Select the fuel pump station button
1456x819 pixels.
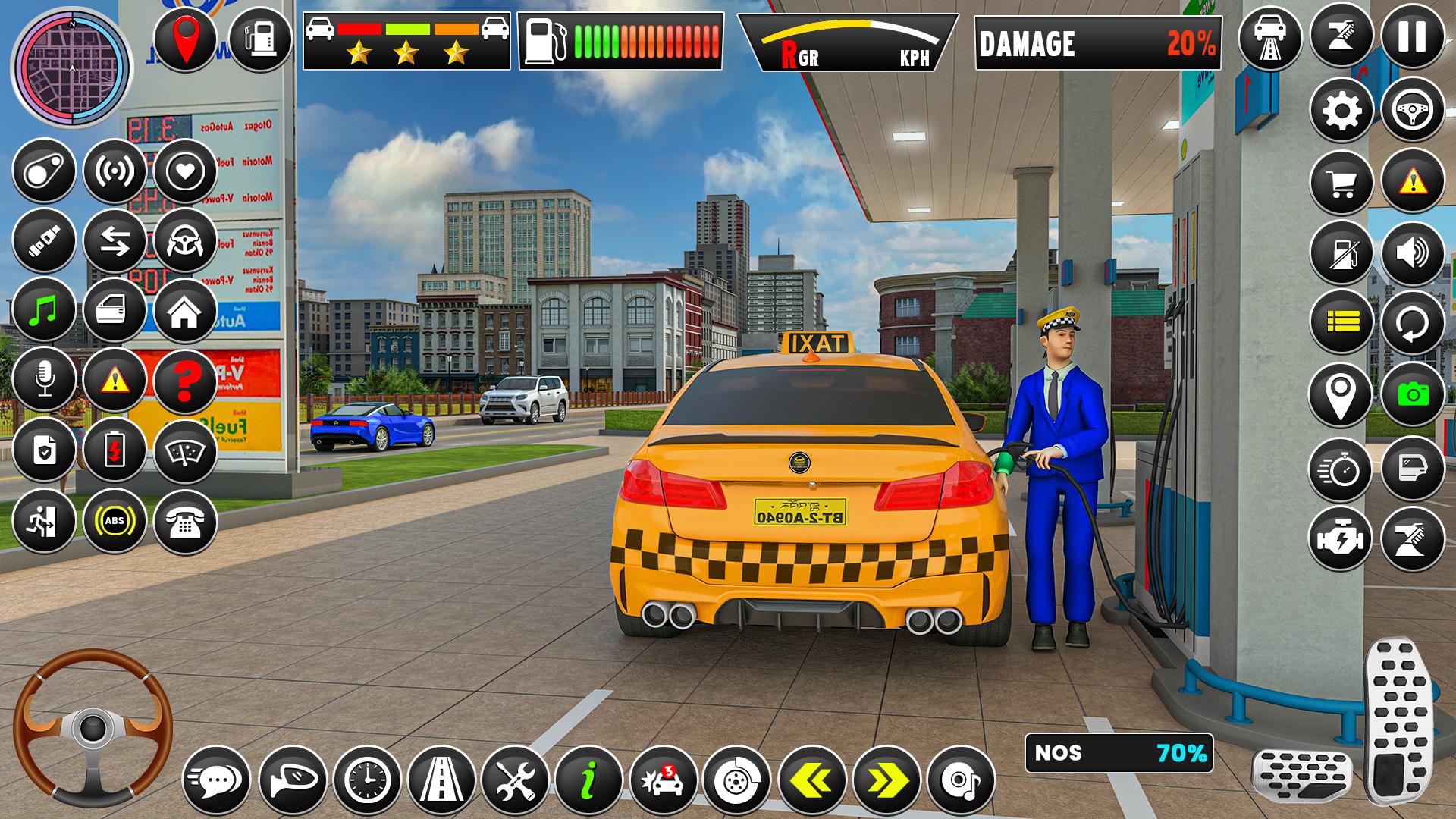(x=260, y=39)
